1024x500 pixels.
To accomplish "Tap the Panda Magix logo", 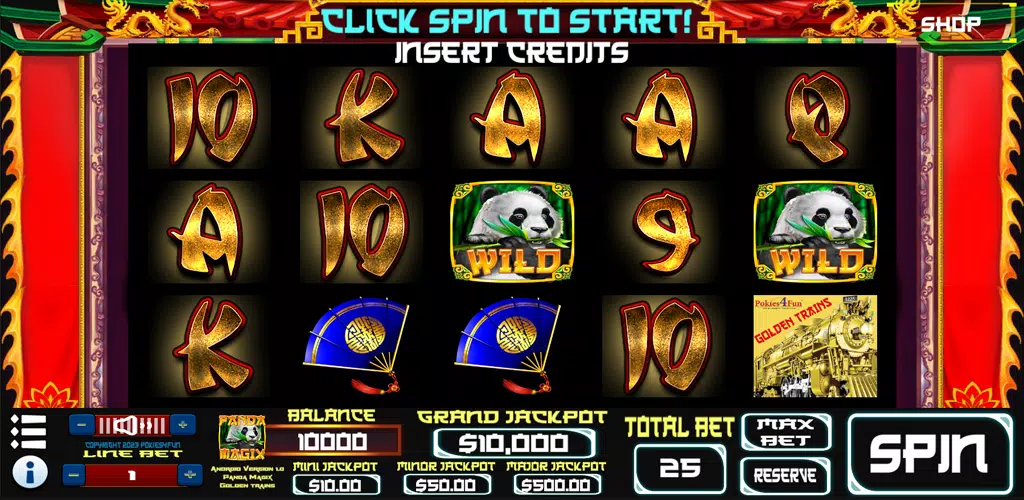I will (241, 438).
